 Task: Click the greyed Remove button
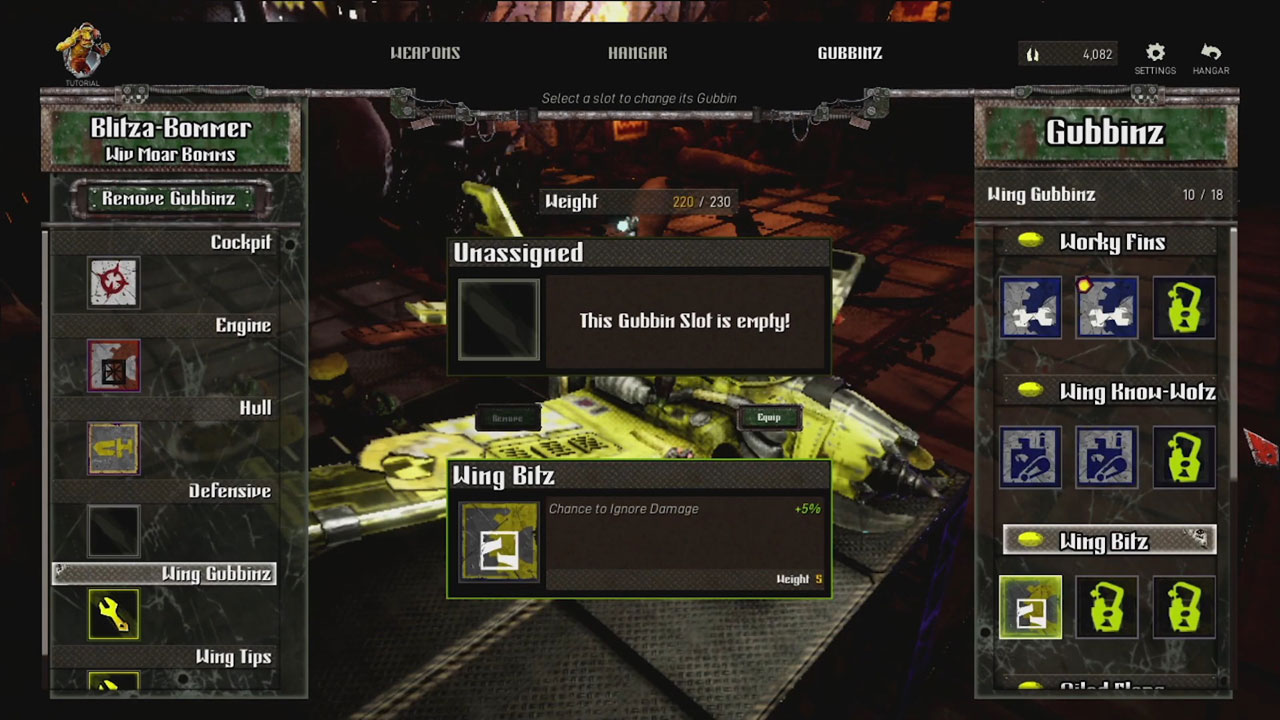point(507,418)
